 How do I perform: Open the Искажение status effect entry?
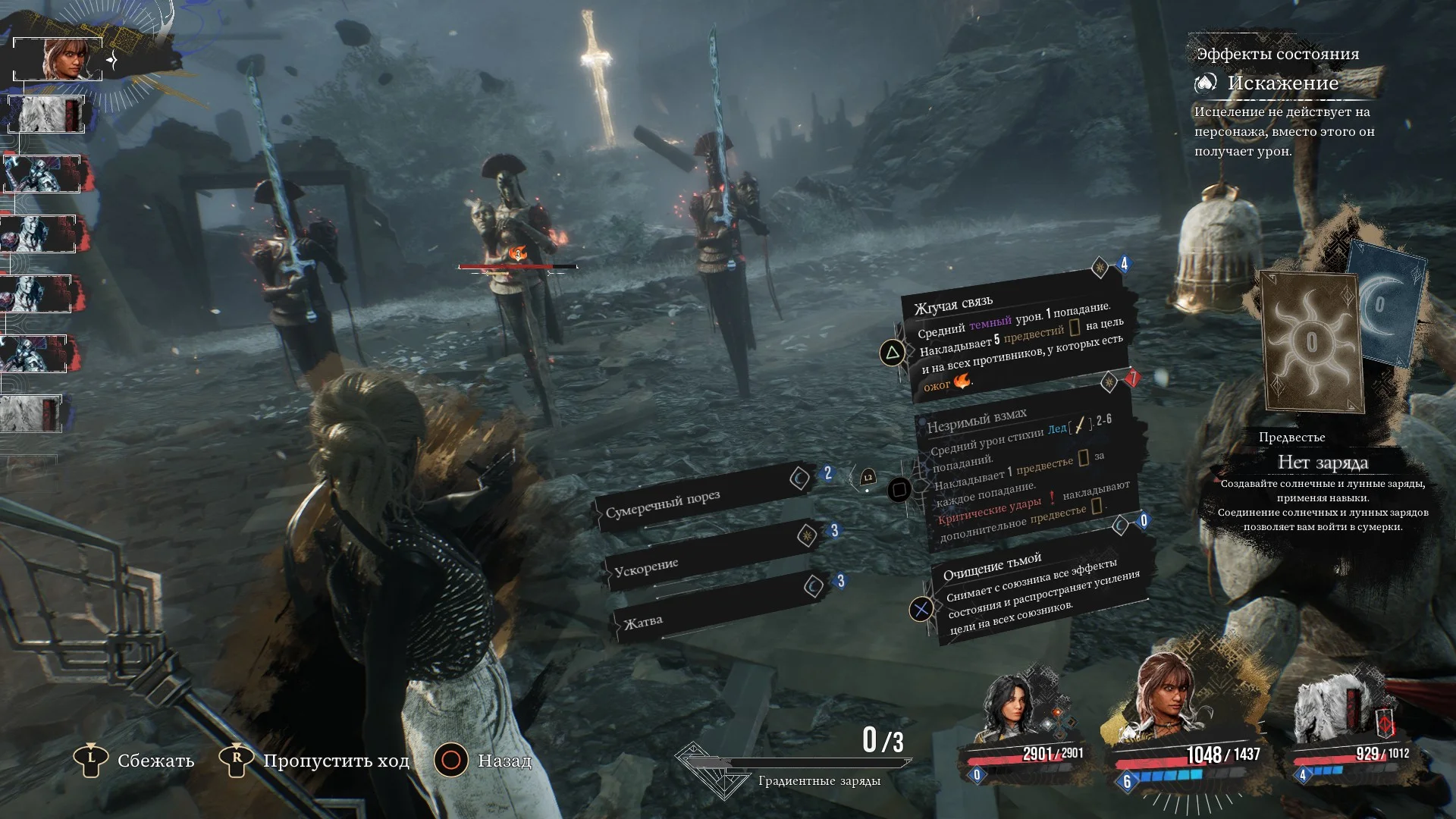pyautogui.click(x=1282, y=83)
